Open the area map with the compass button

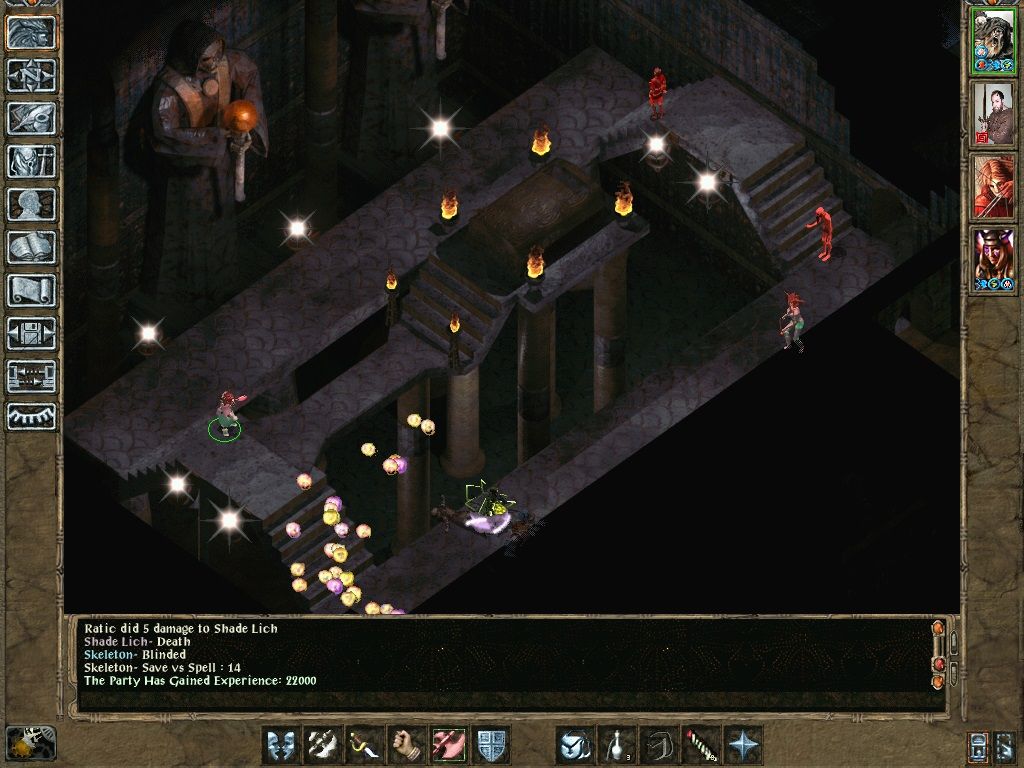click(x=31, y=75)
